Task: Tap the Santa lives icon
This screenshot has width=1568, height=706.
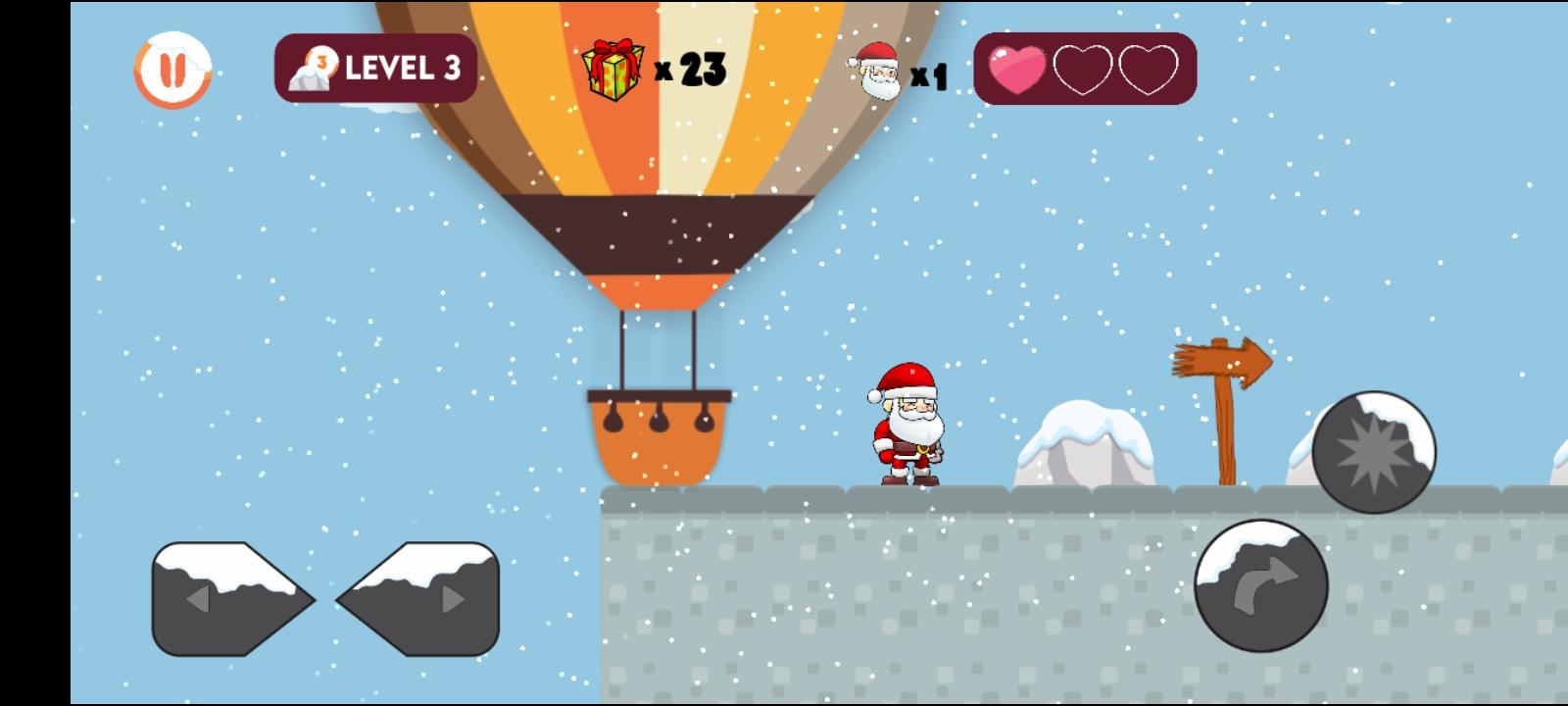Action: (875, 74)
